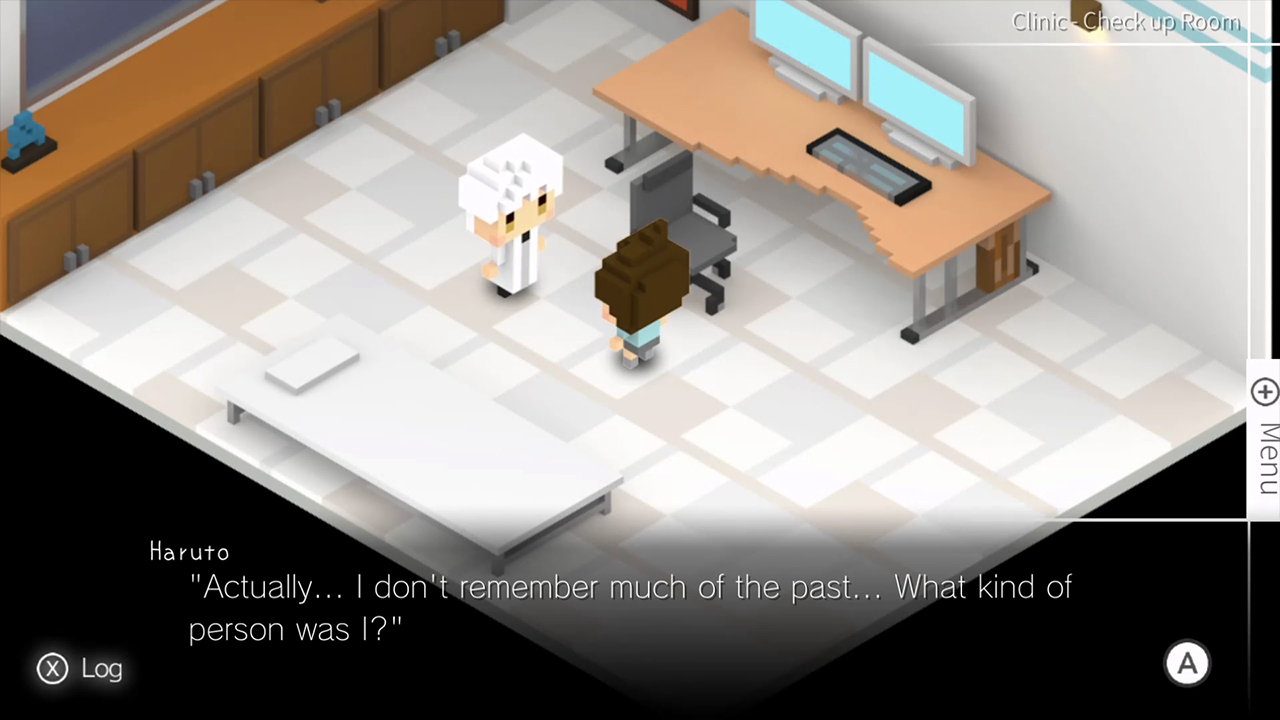Click the dialogue text box
The width and height of the screenshot is (1280, 720).
coord(630,608)
